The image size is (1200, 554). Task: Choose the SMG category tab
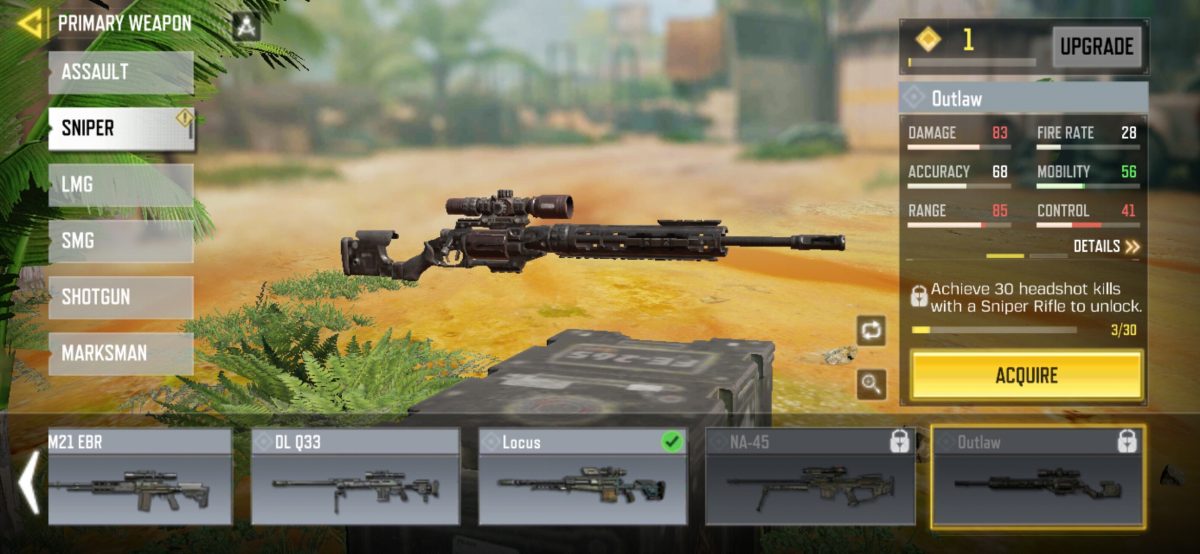(x=120, y=241)
